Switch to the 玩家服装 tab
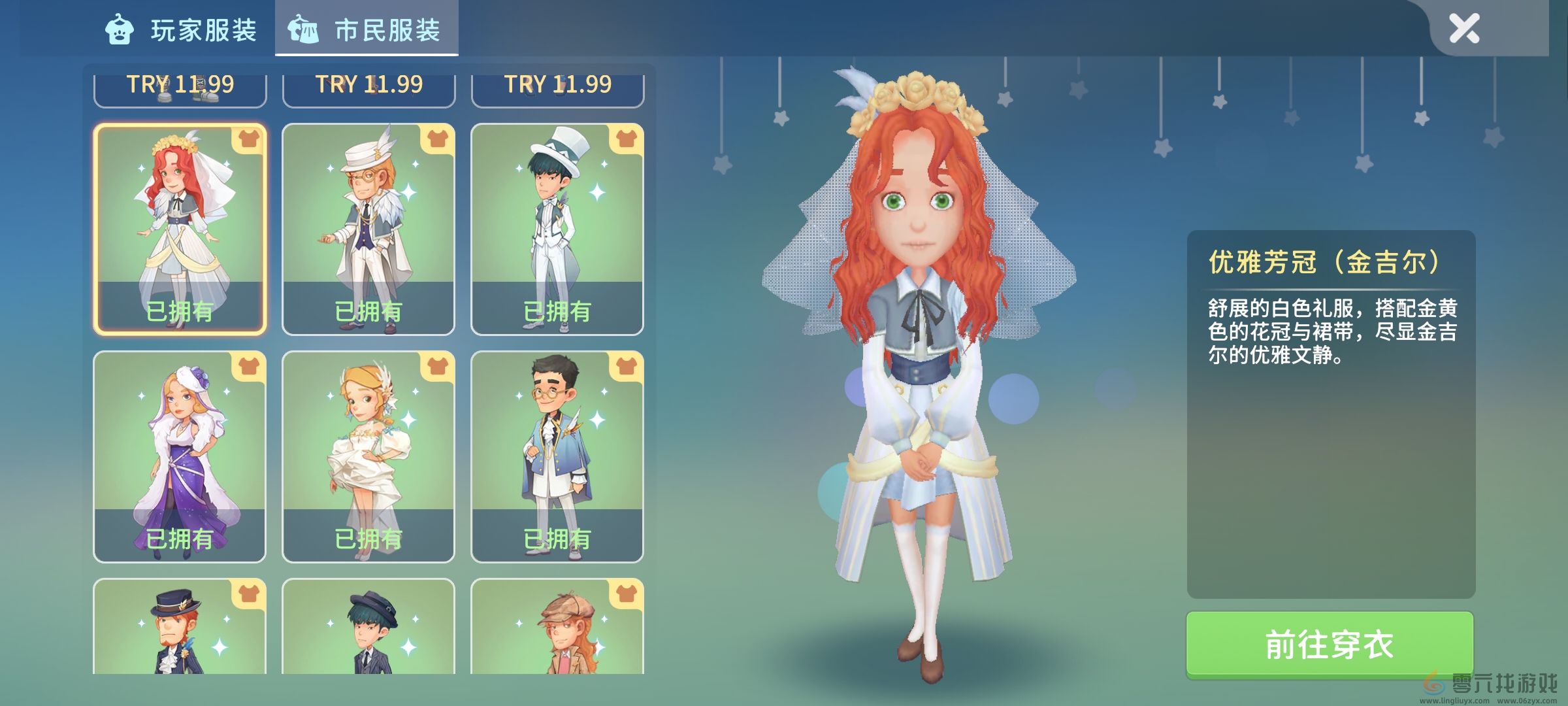Viewport: 1568px width, 706px height. point(182,30)
